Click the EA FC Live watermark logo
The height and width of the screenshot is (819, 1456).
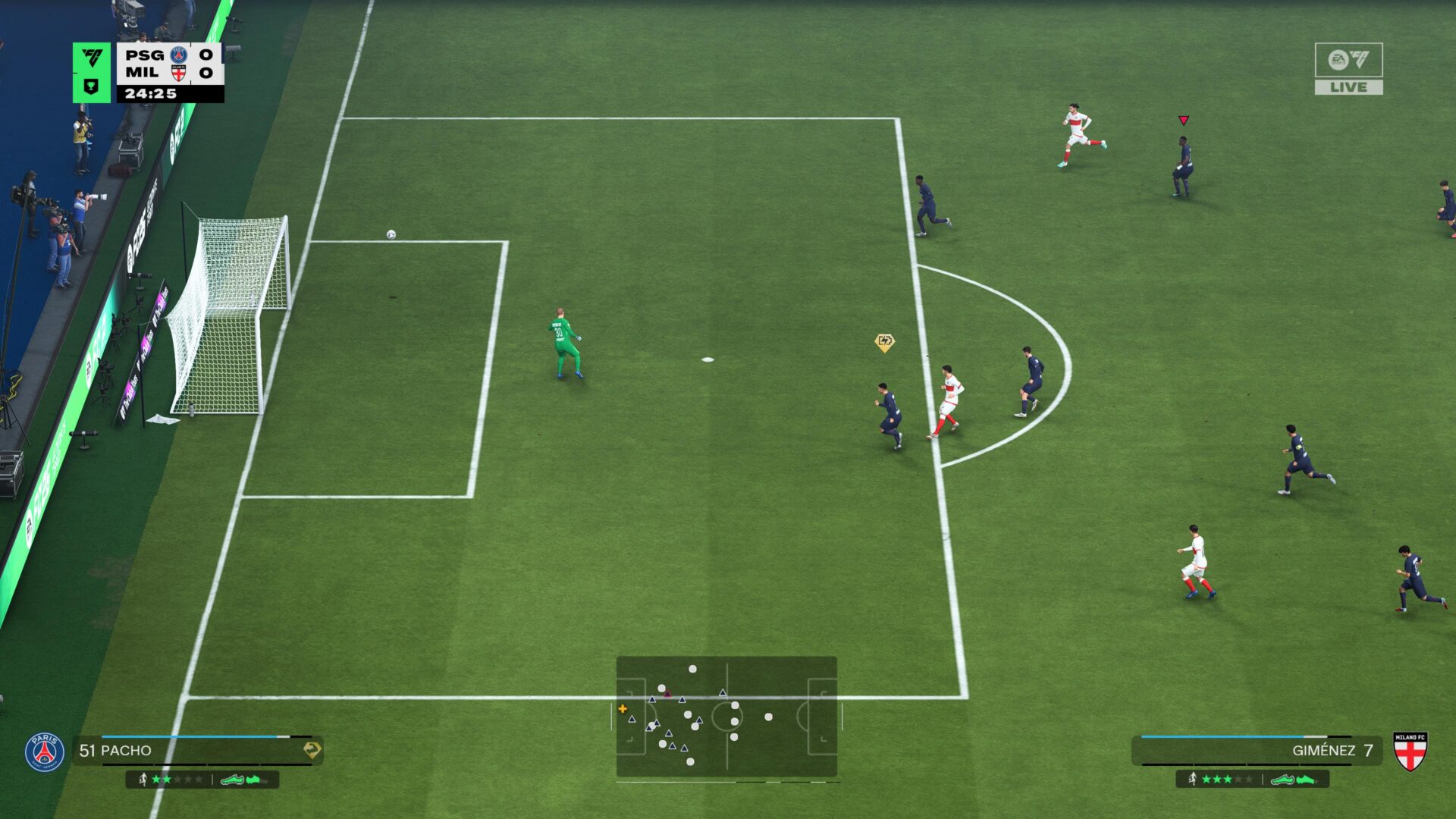(1348, 68)
